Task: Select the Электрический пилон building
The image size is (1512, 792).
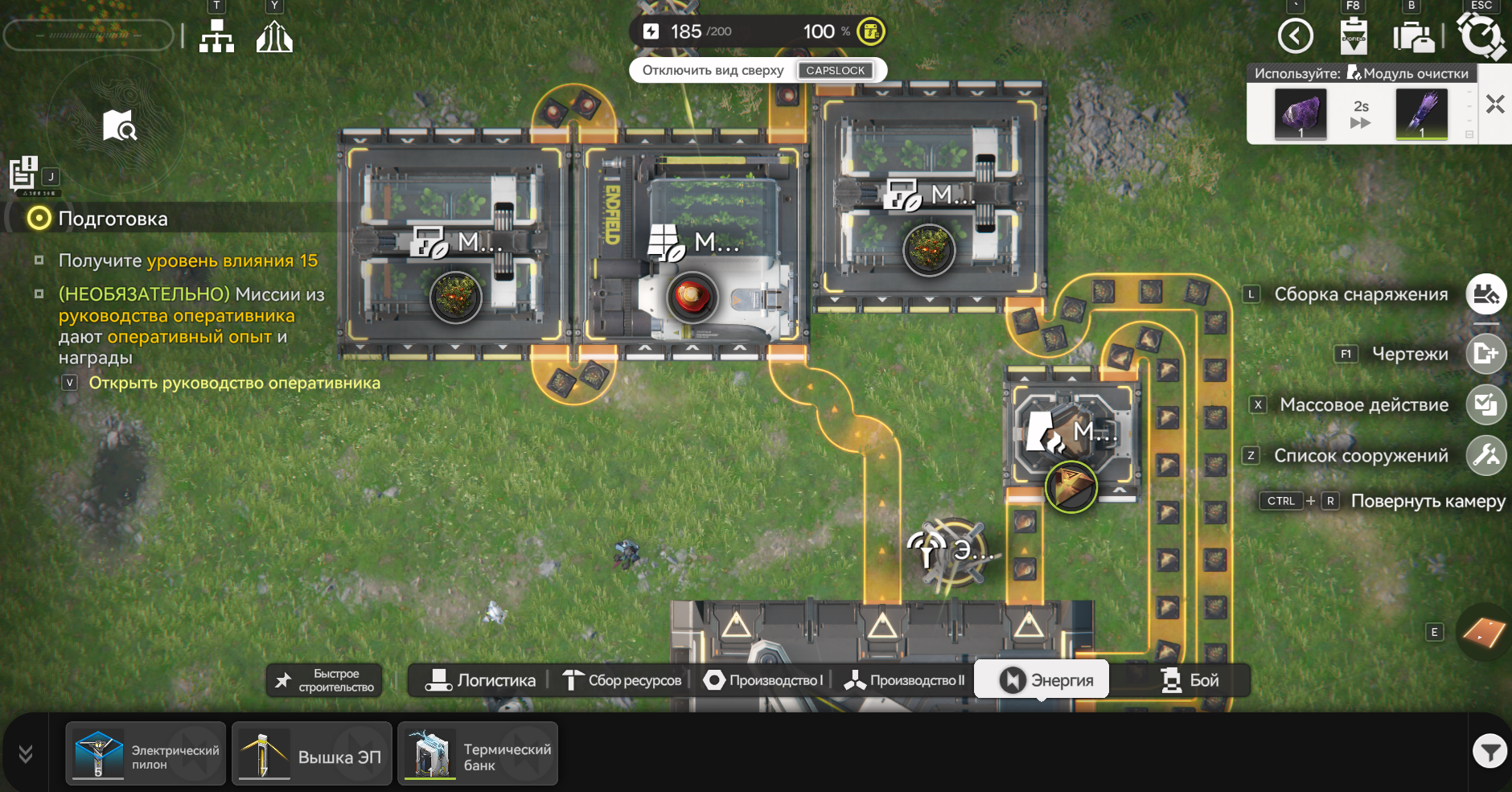Action: tap(146, 754)
